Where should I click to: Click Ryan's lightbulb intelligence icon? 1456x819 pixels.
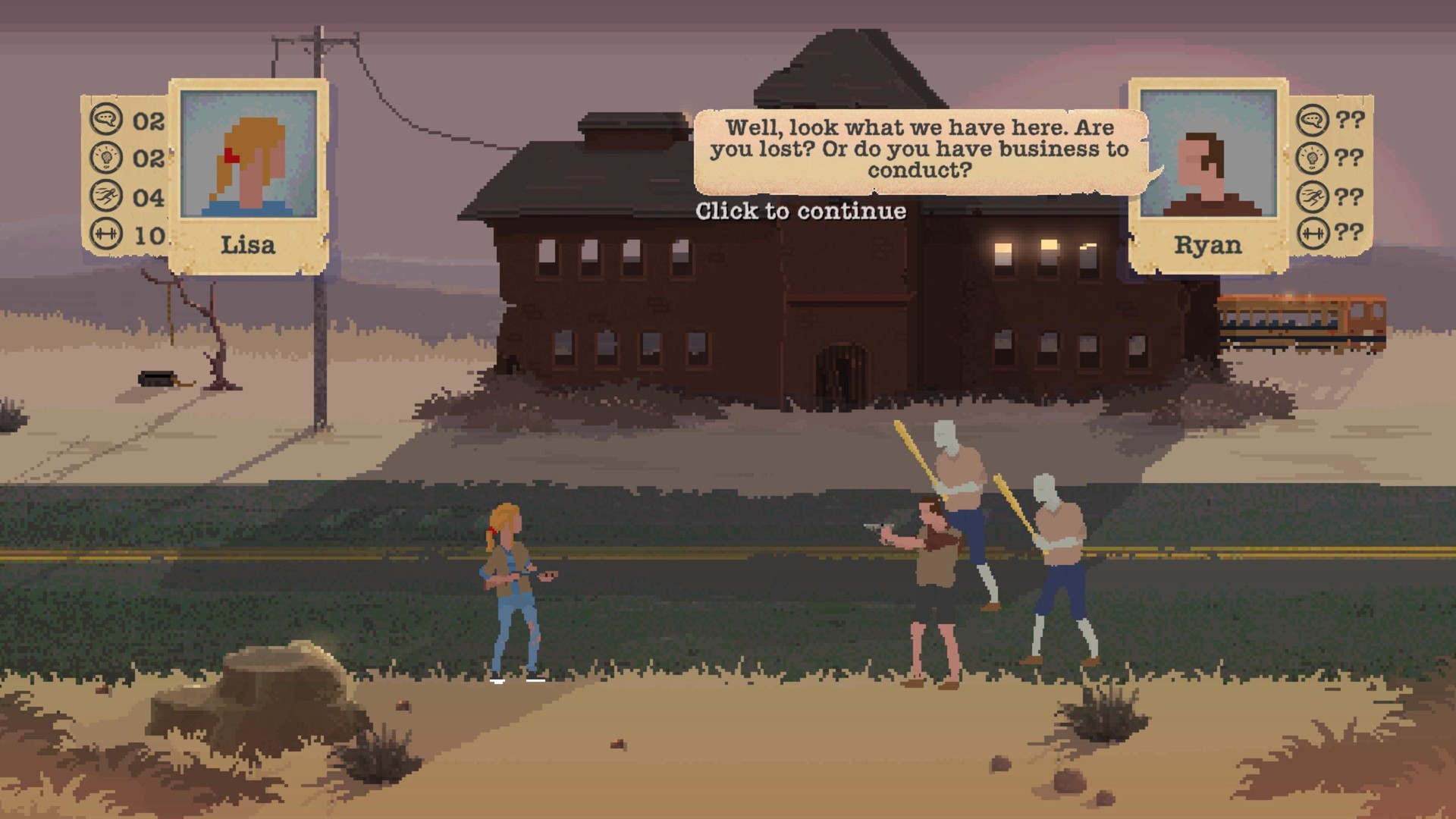[1311, 157]
